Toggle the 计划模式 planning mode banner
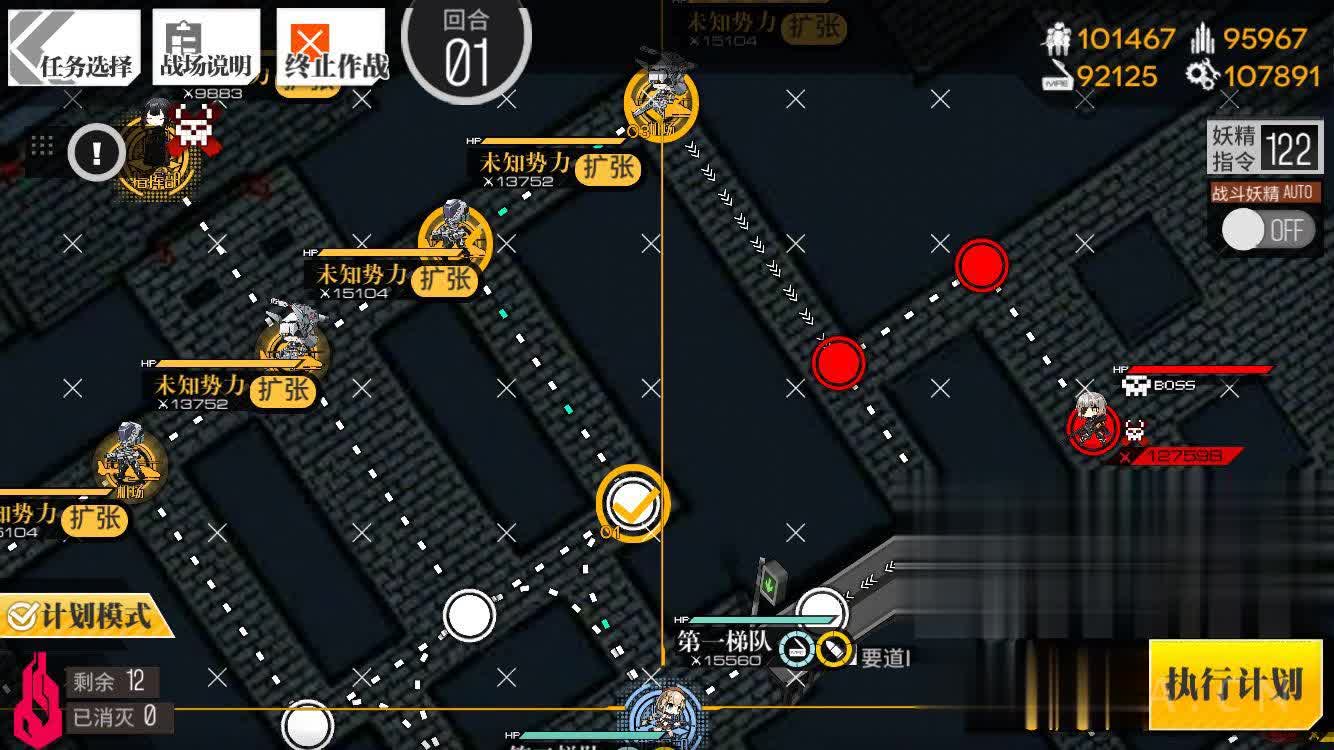 pyautogui.click(x=85, y=616)
